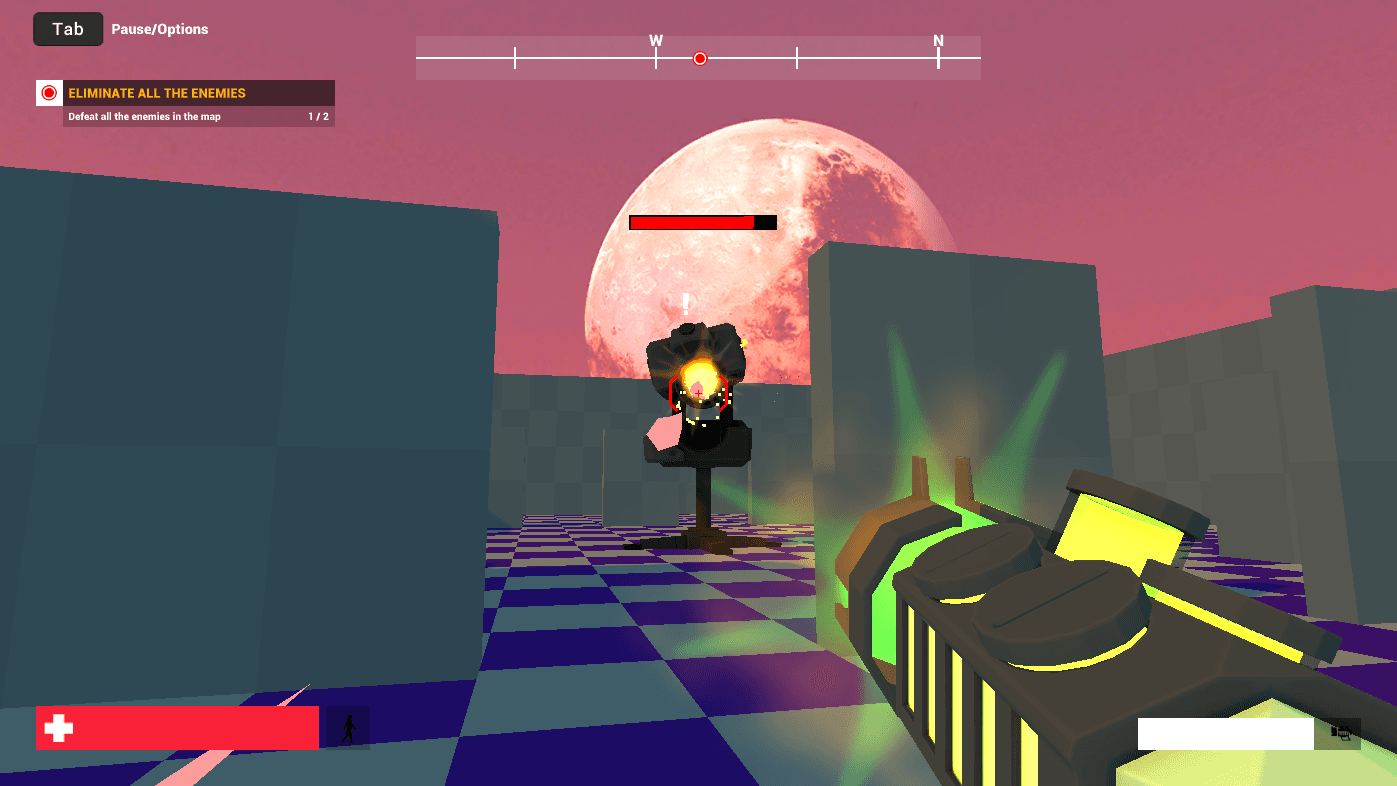The image size is (1397, 786).
Task: Click the red target icon beside the objective
Action: click(49, 93)
